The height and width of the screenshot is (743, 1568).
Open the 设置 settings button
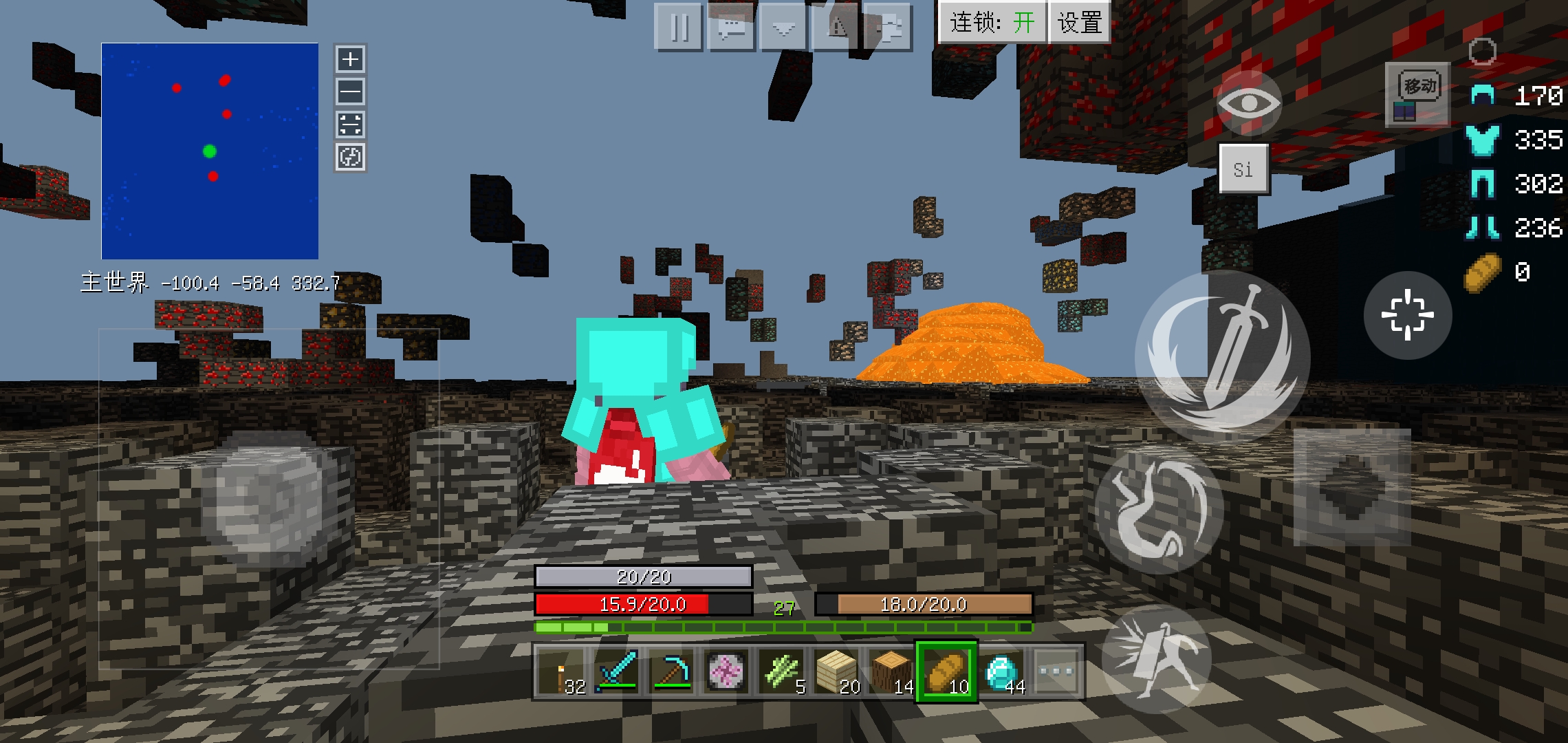(1079, 23)
